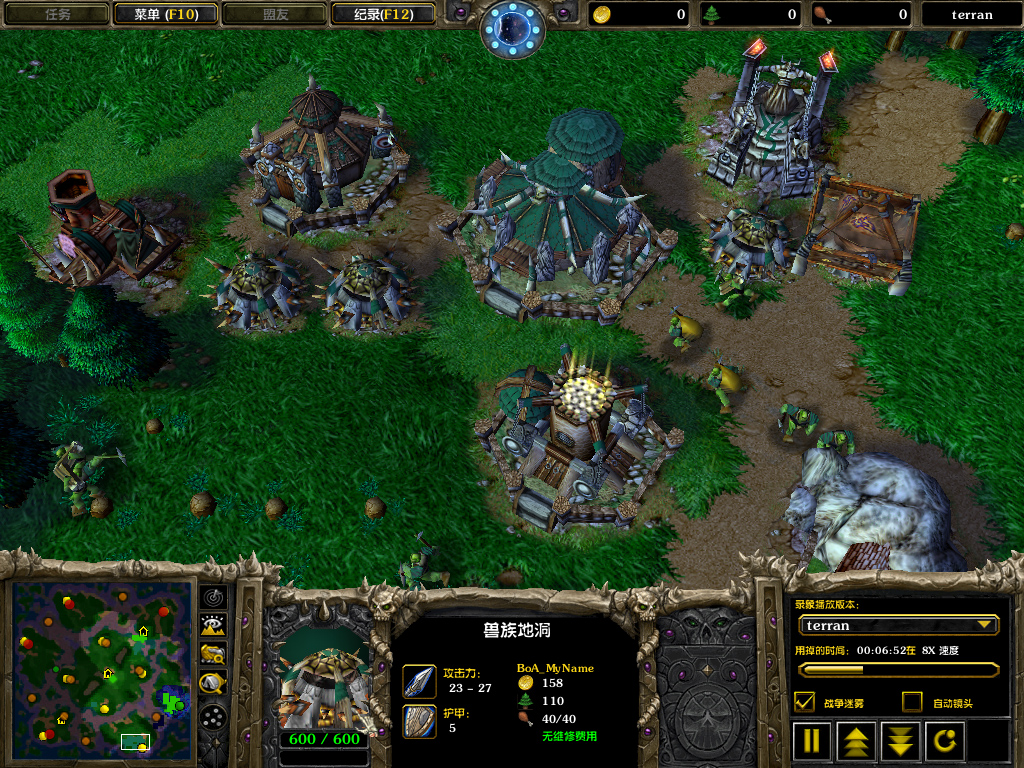This screenshot has height=768, width=1024.
Task: Click on the minimap
Action: coord(102,670)
